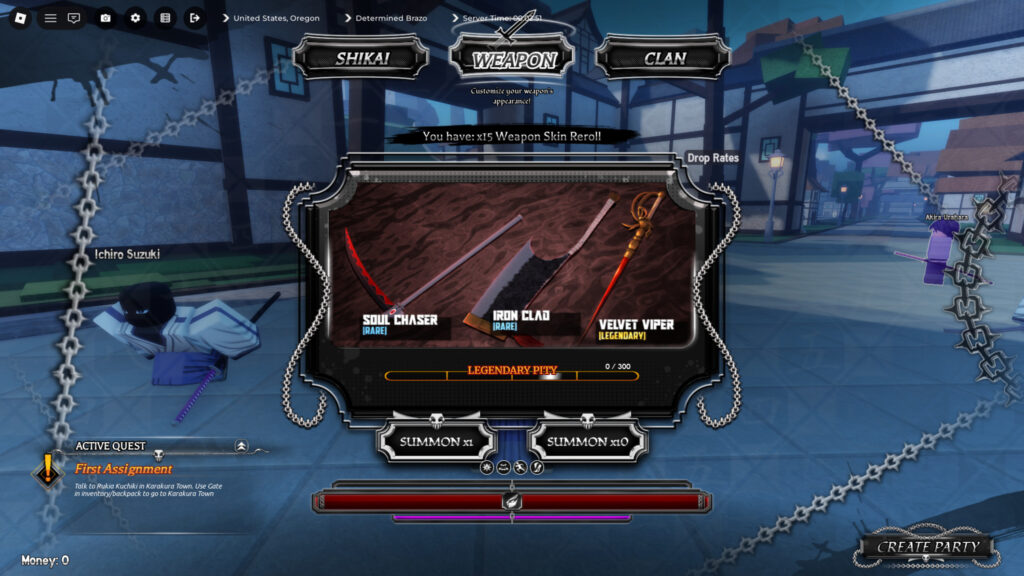Switch to the Shikai tab
Screen dimensions: 1024x576
361,58
